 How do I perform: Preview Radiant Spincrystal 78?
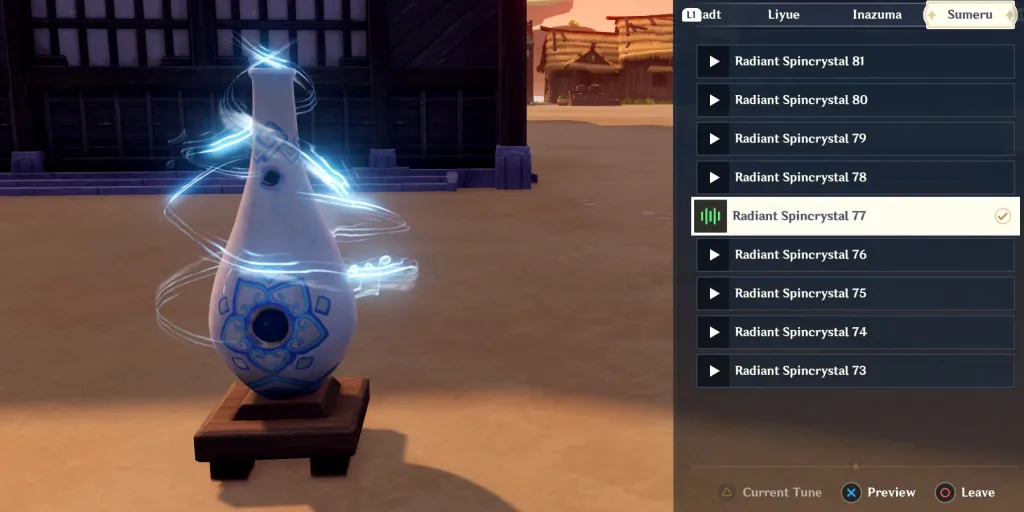coord(855,178)
